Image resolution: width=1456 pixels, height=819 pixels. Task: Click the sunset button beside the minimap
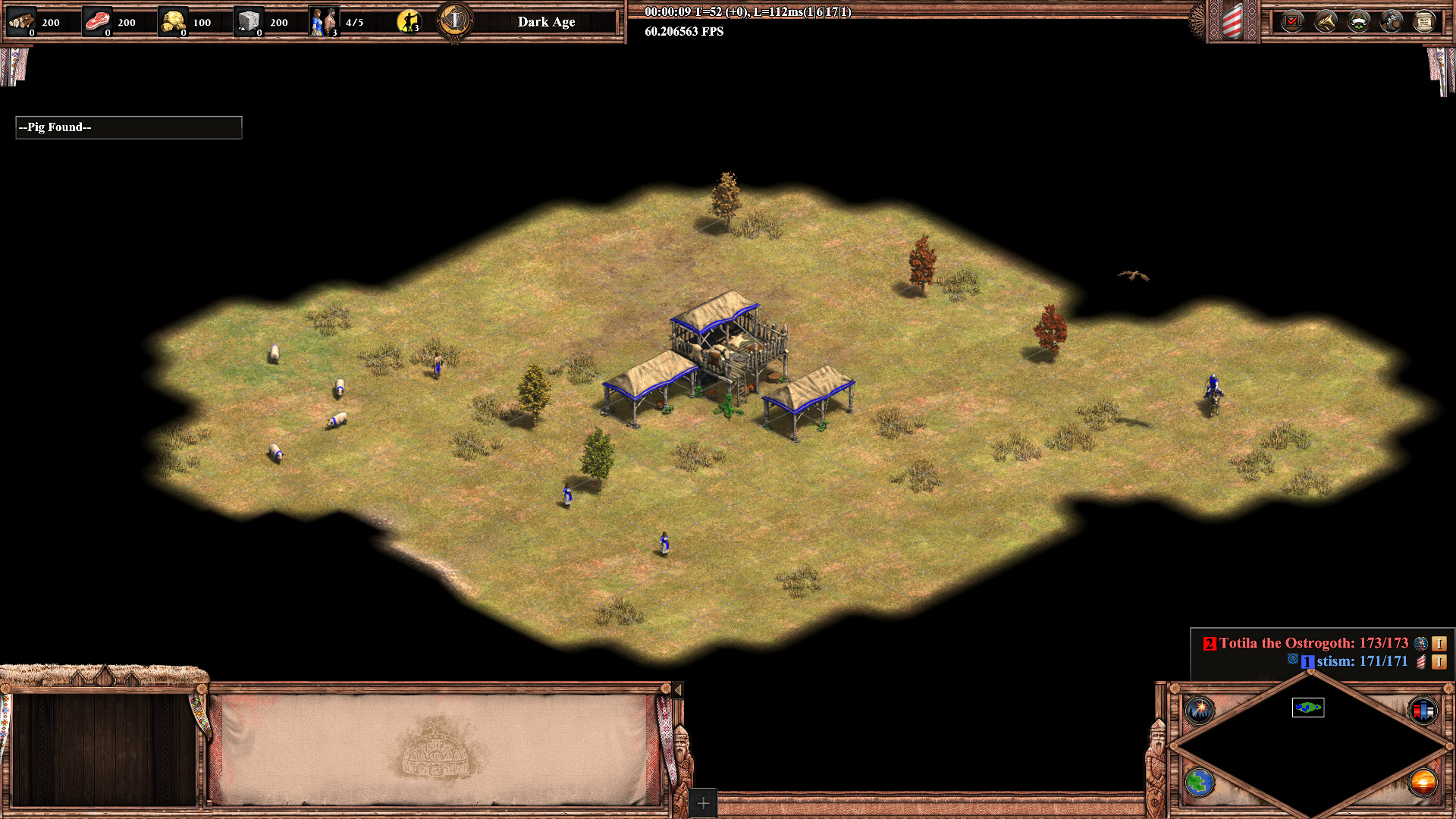[x=1423, y=782]
